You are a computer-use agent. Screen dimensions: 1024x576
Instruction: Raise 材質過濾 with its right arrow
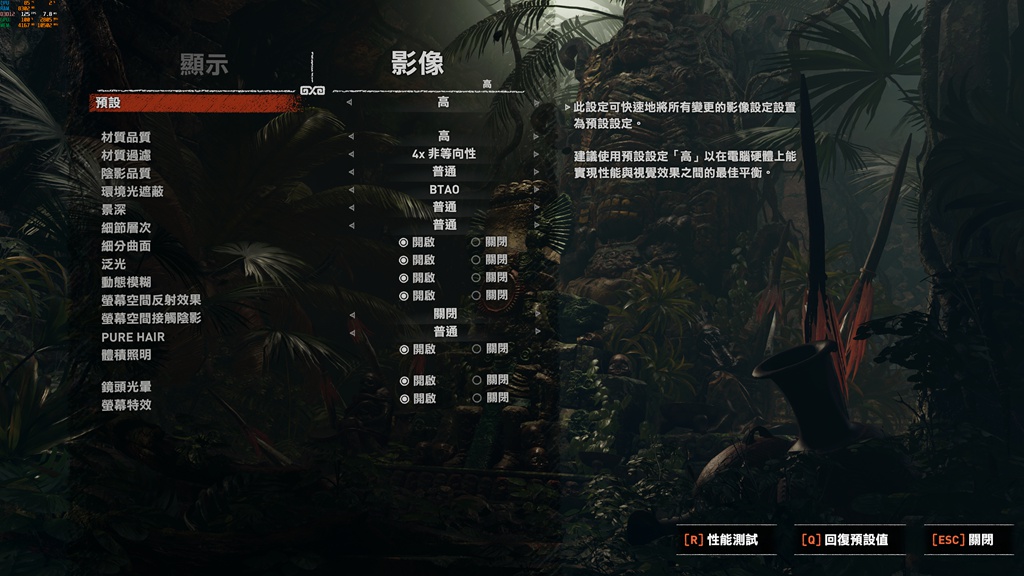coord(537,155)
